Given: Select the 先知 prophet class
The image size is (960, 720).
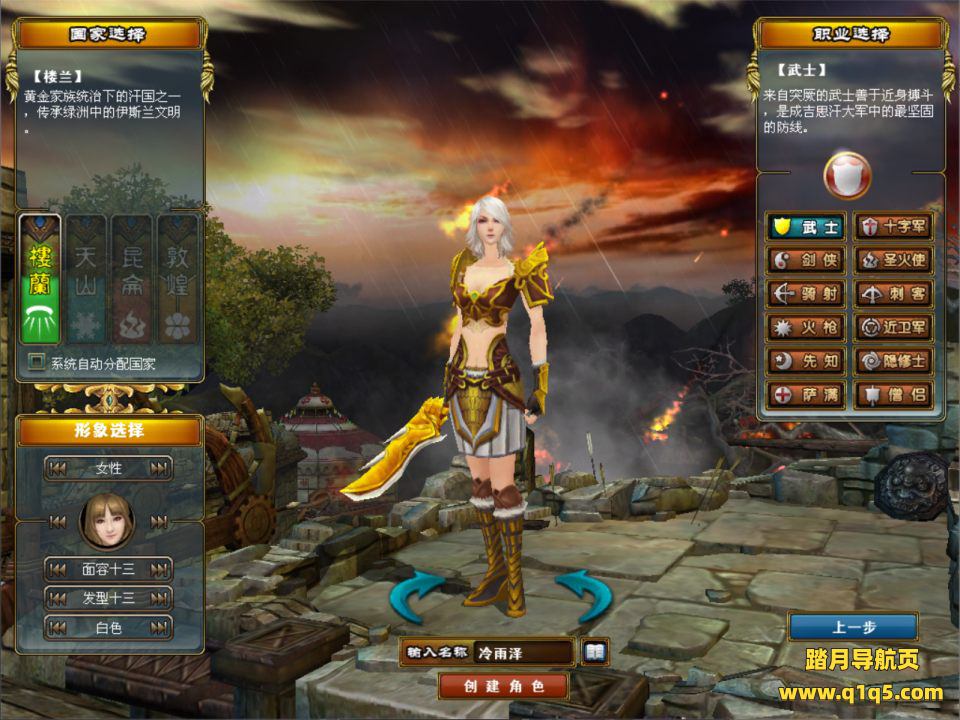Looking at the screenshot, I should pos(806,361).
